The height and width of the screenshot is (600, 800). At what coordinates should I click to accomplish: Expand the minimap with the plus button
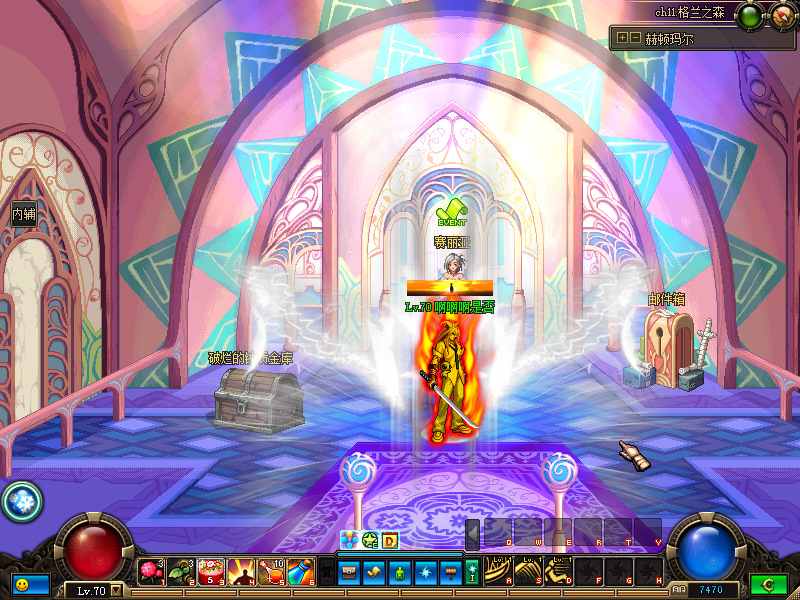point(622,38)
